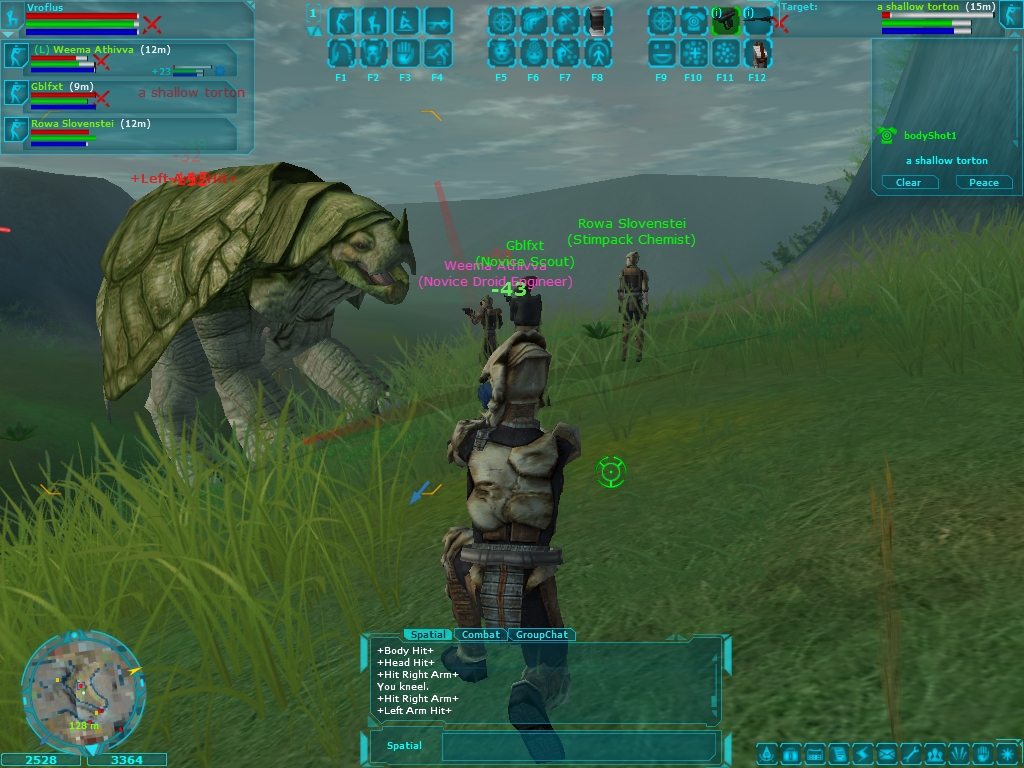Activate the F1 standing shooter ability
This screenshot has width=1024, height=768.
[342, 21]
